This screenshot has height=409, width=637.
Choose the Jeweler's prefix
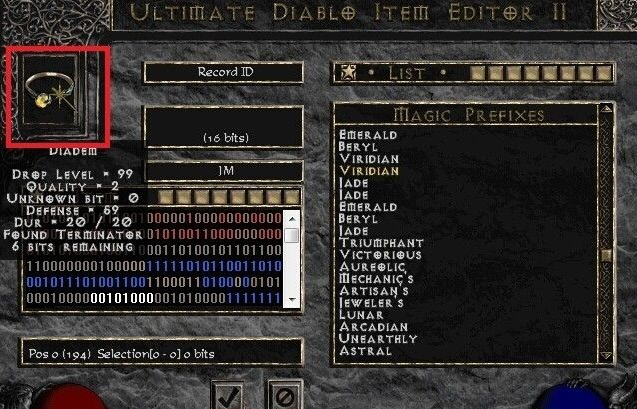pyautogui.click(x=371, y=303)
